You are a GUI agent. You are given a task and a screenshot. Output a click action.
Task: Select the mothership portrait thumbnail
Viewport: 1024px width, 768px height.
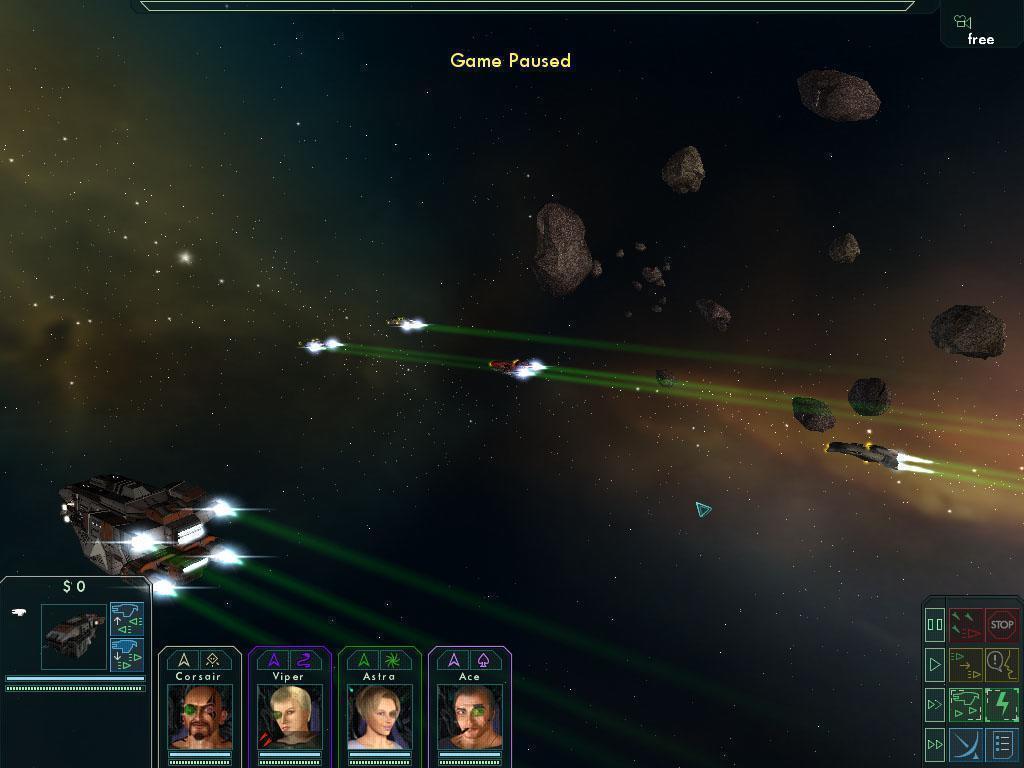(73, 636)
